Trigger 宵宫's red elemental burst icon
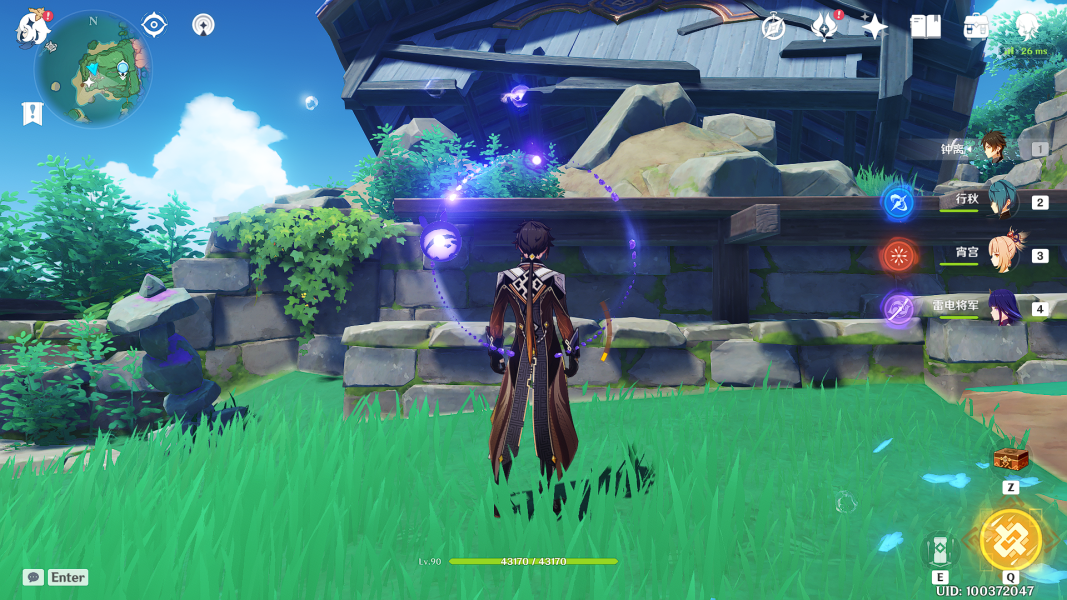 click(x=898, y=255)
